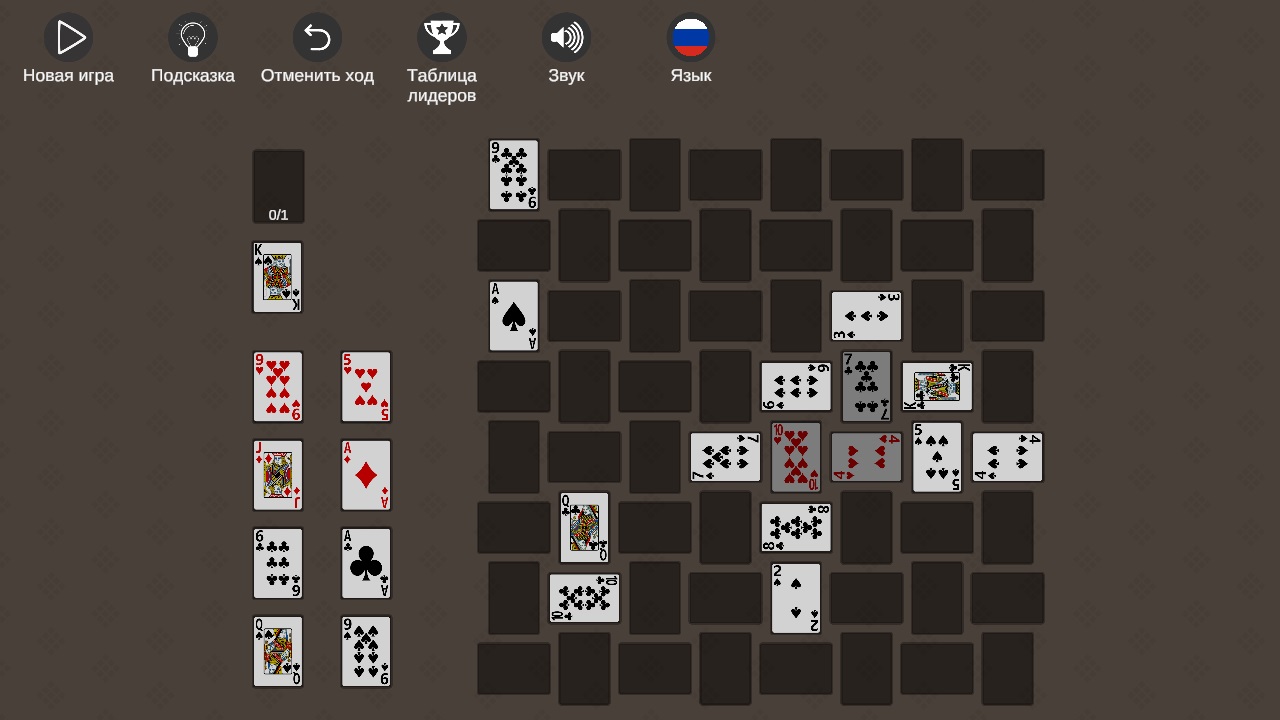Start a new game using the play icon

(x=68, y=37)
